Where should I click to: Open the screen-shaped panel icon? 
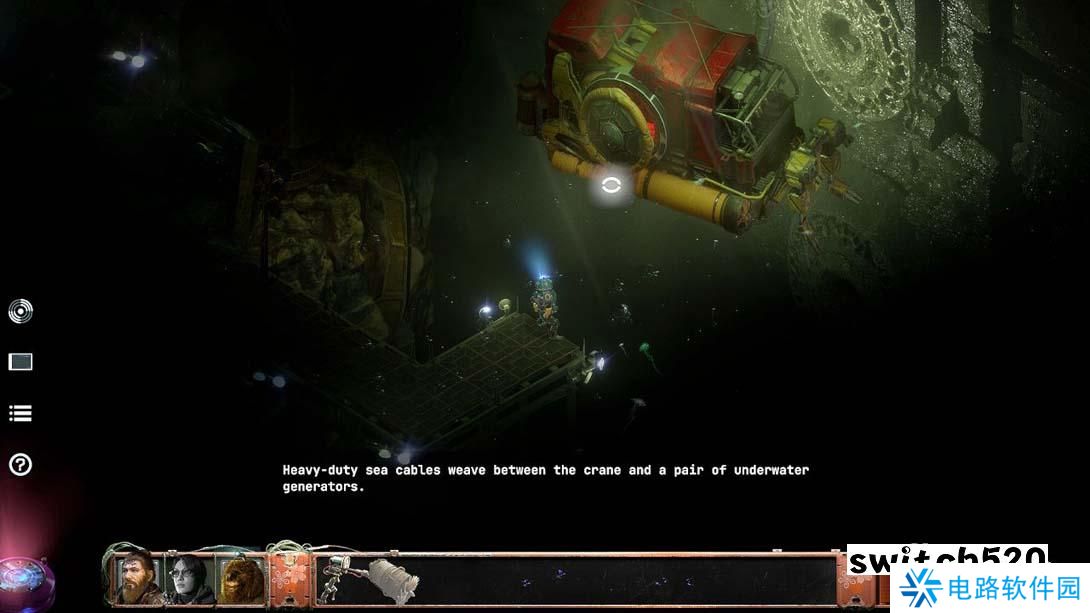click(x=20, y=362)
